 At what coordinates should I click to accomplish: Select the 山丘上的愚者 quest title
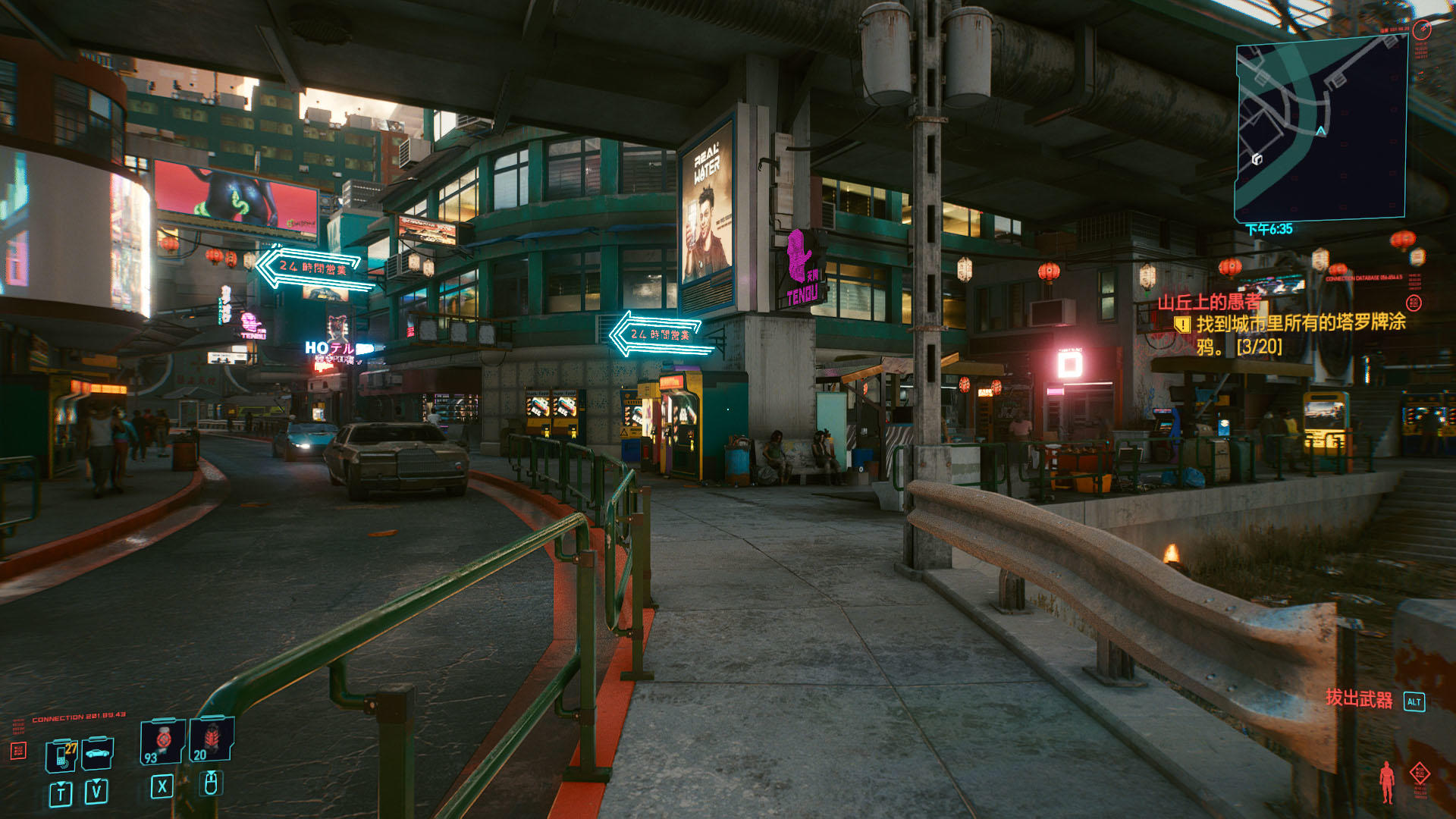1209,302
